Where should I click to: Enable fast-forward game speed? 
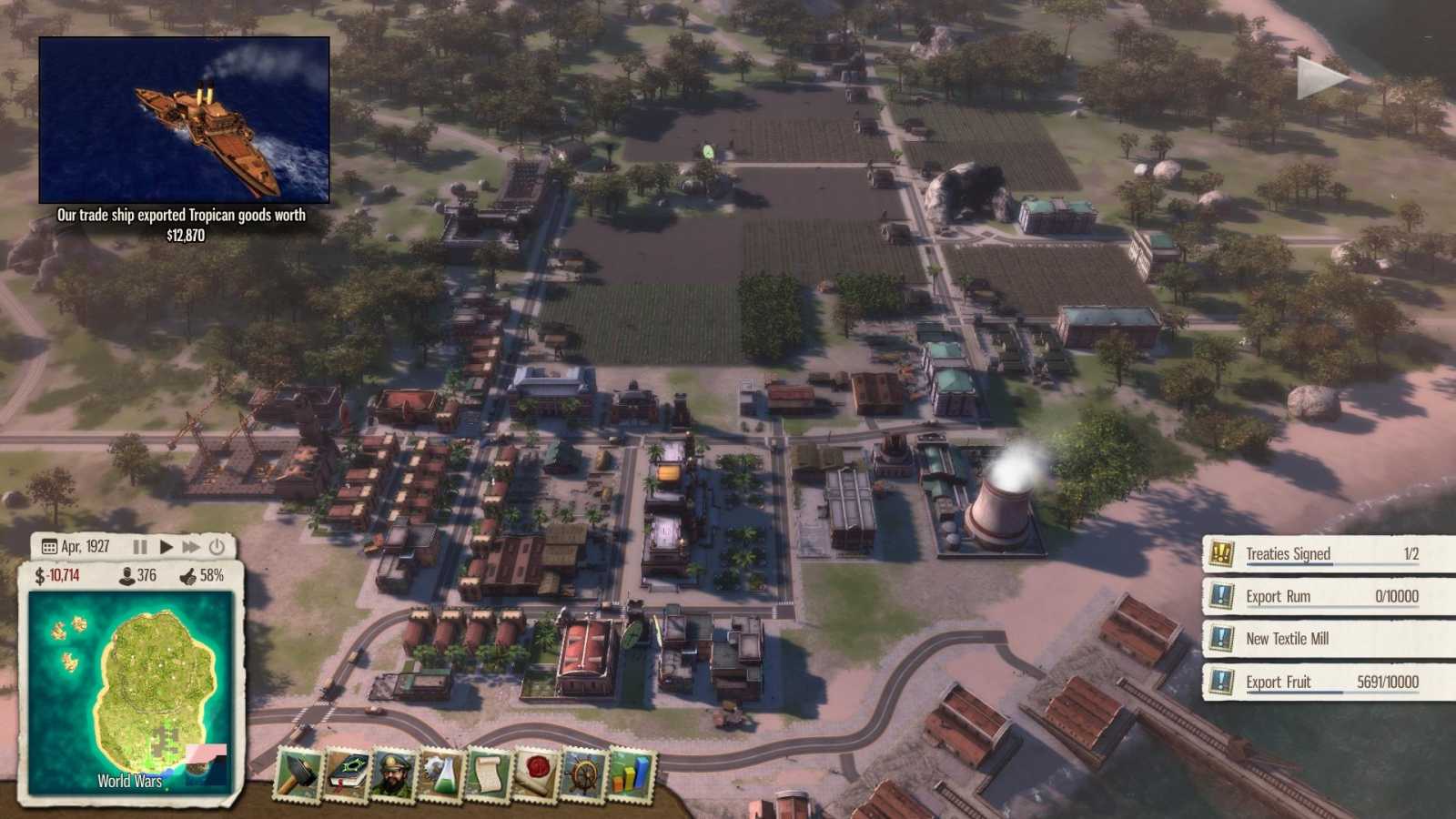tap(190, 546)
